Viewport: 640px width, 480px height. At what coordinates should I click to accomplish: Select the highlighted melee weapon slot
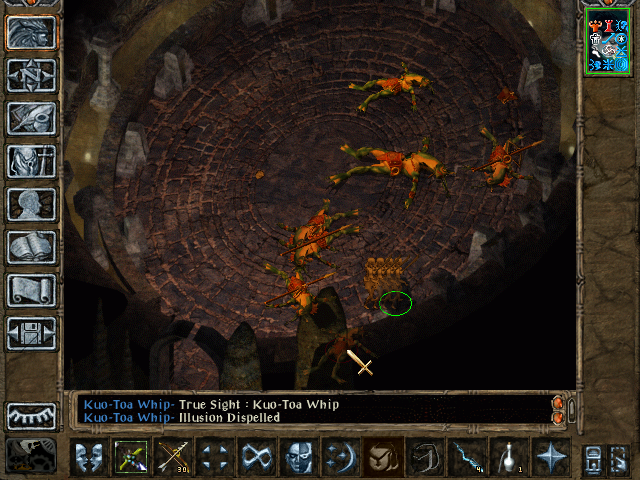pyautogui.click(x=131, y=458)
